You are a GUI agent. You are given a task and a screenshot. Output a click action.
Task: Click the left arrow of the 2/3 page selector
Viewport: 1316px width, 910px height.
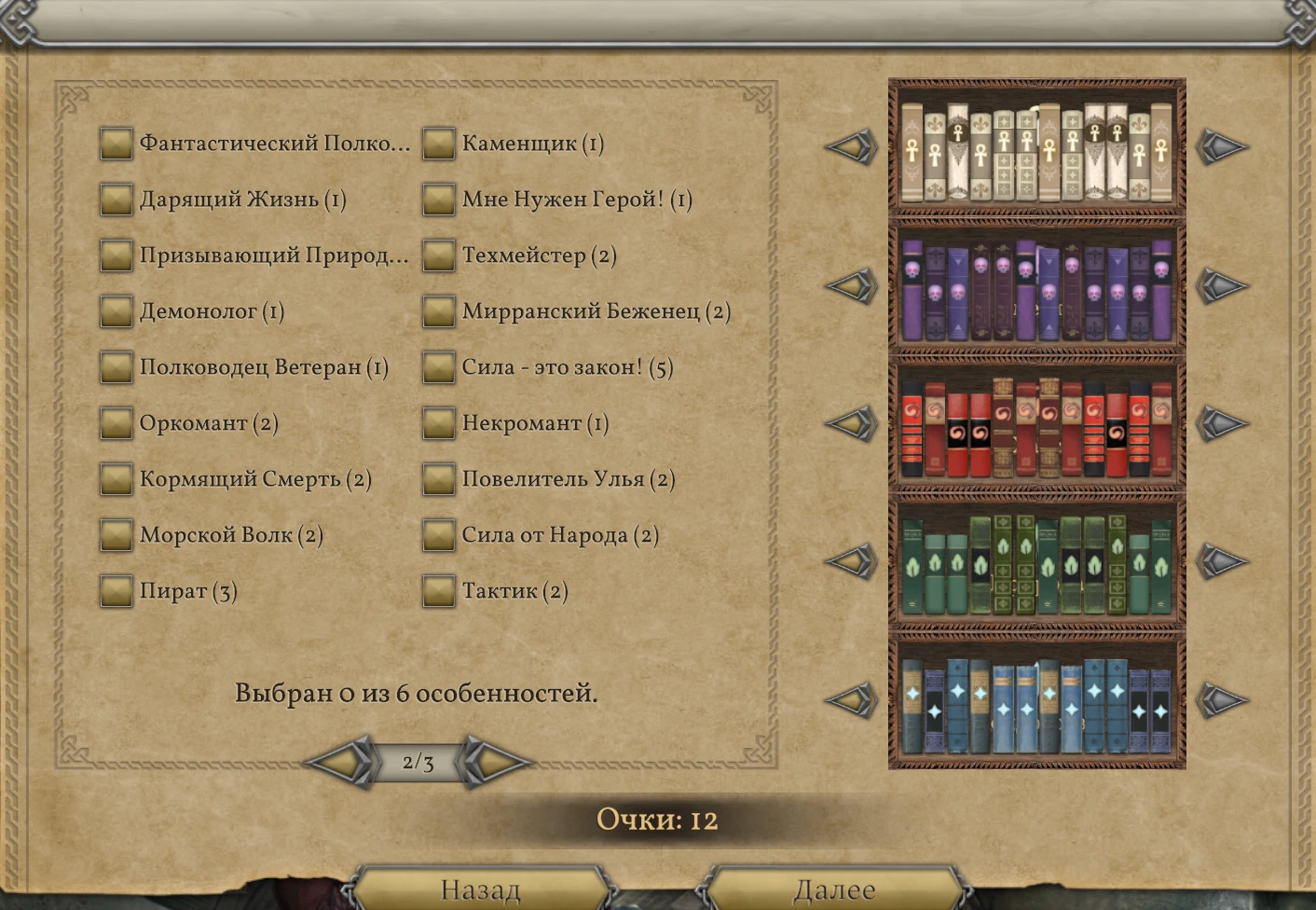tap(342, 761)
